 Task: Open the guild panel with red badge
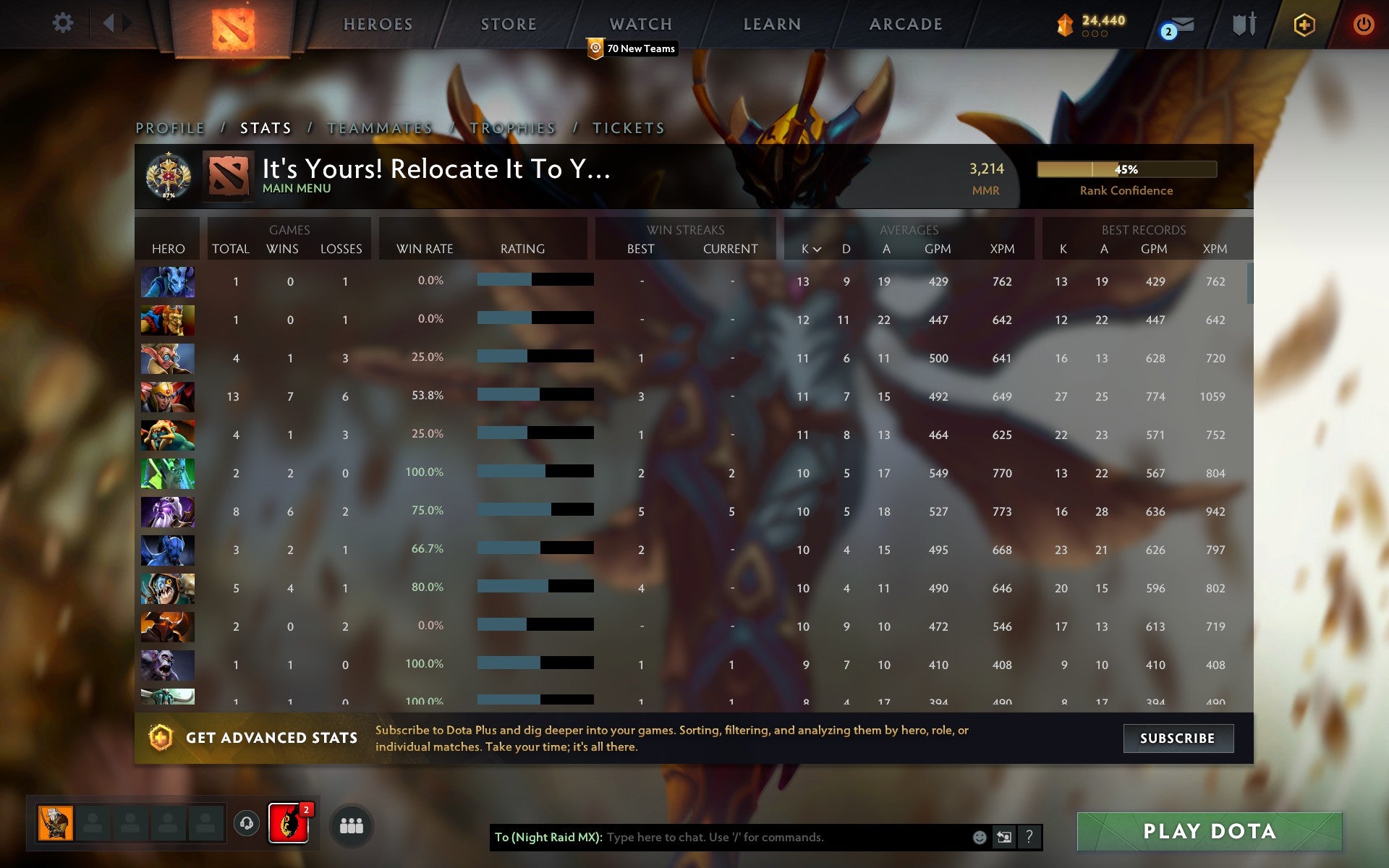(x=289, y=824)
